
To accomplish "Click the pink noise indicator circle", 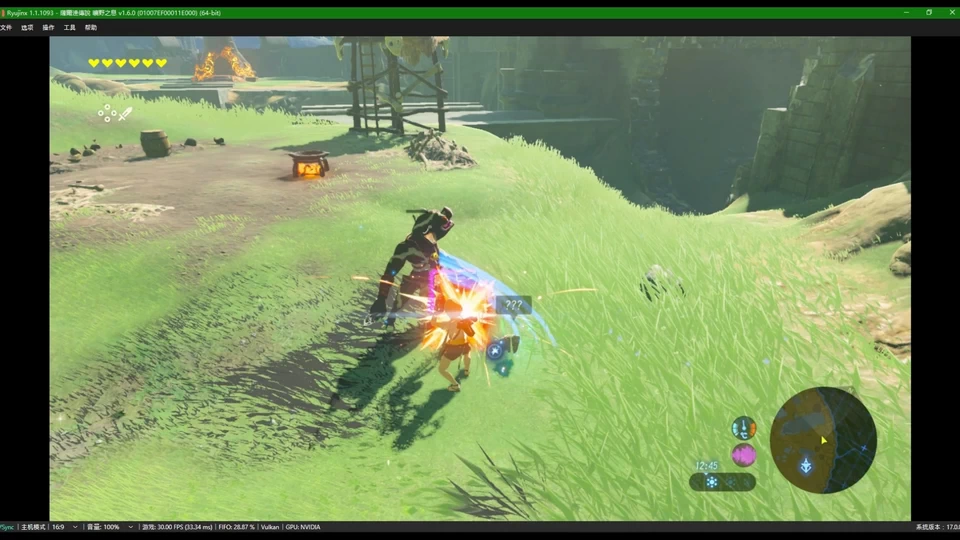I will [743, 455].
